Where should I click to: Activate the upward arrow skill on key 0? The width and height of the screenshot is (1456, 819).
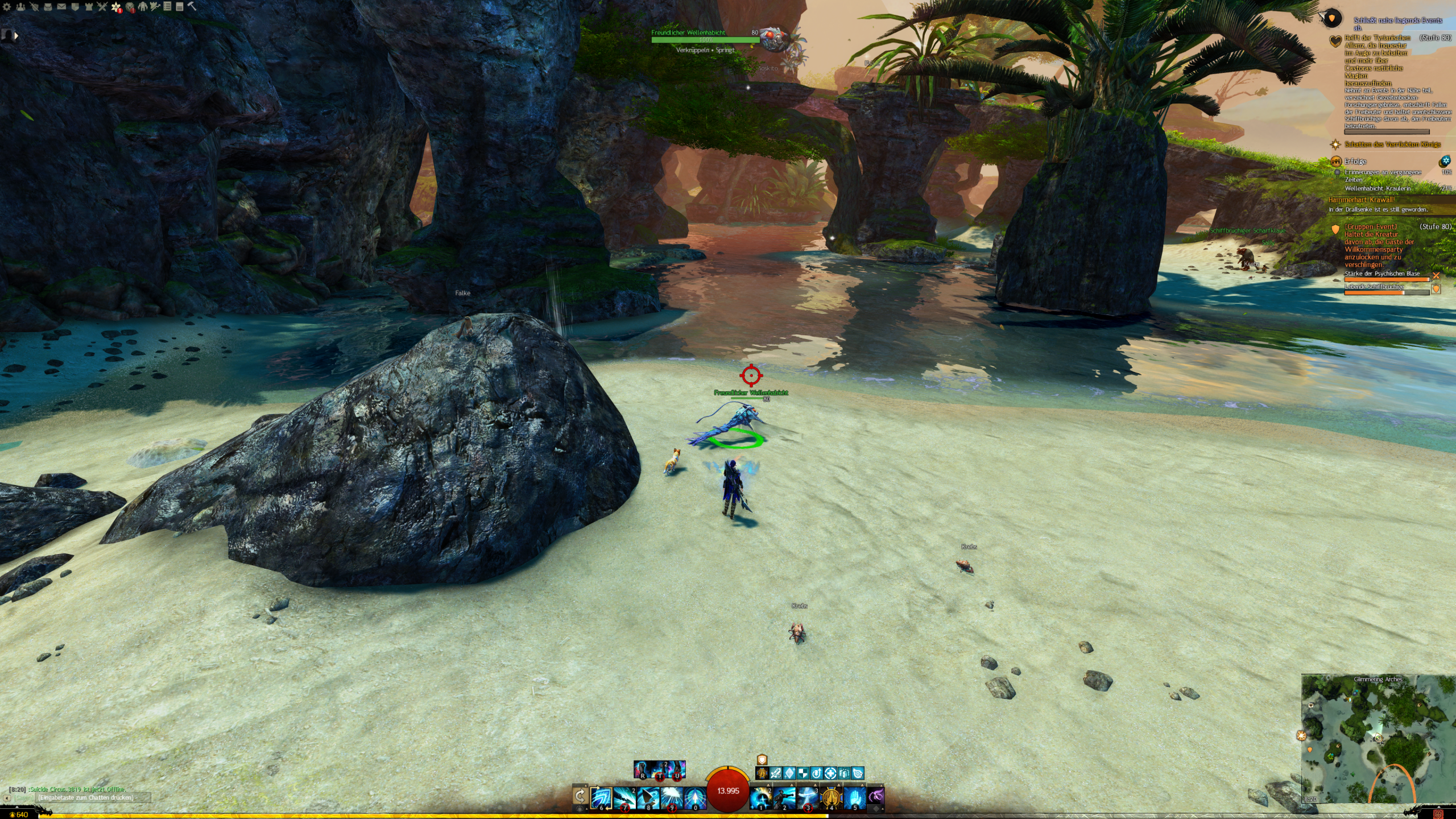pos(695,797)
